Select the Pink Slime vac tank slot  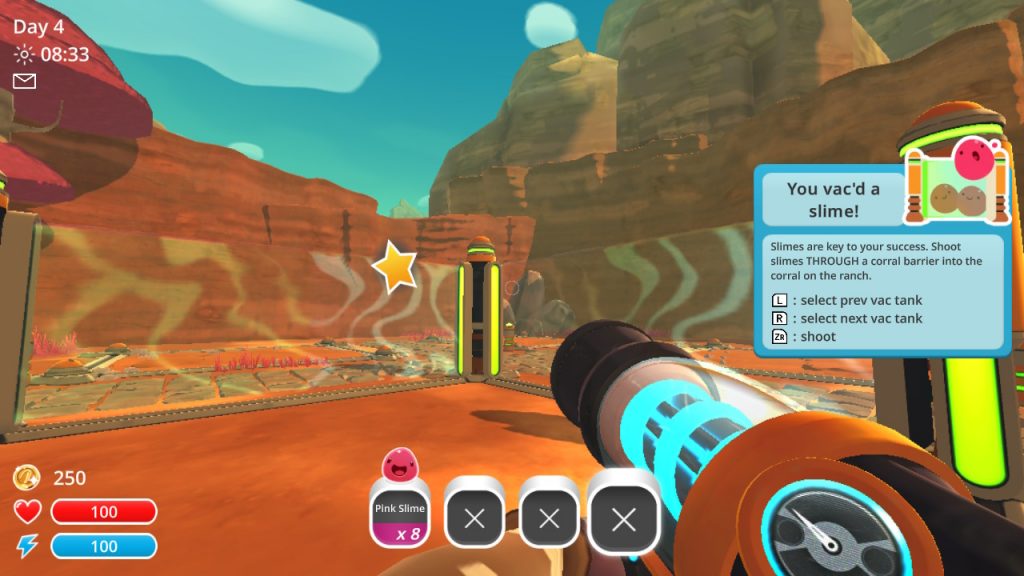point(400,514)
